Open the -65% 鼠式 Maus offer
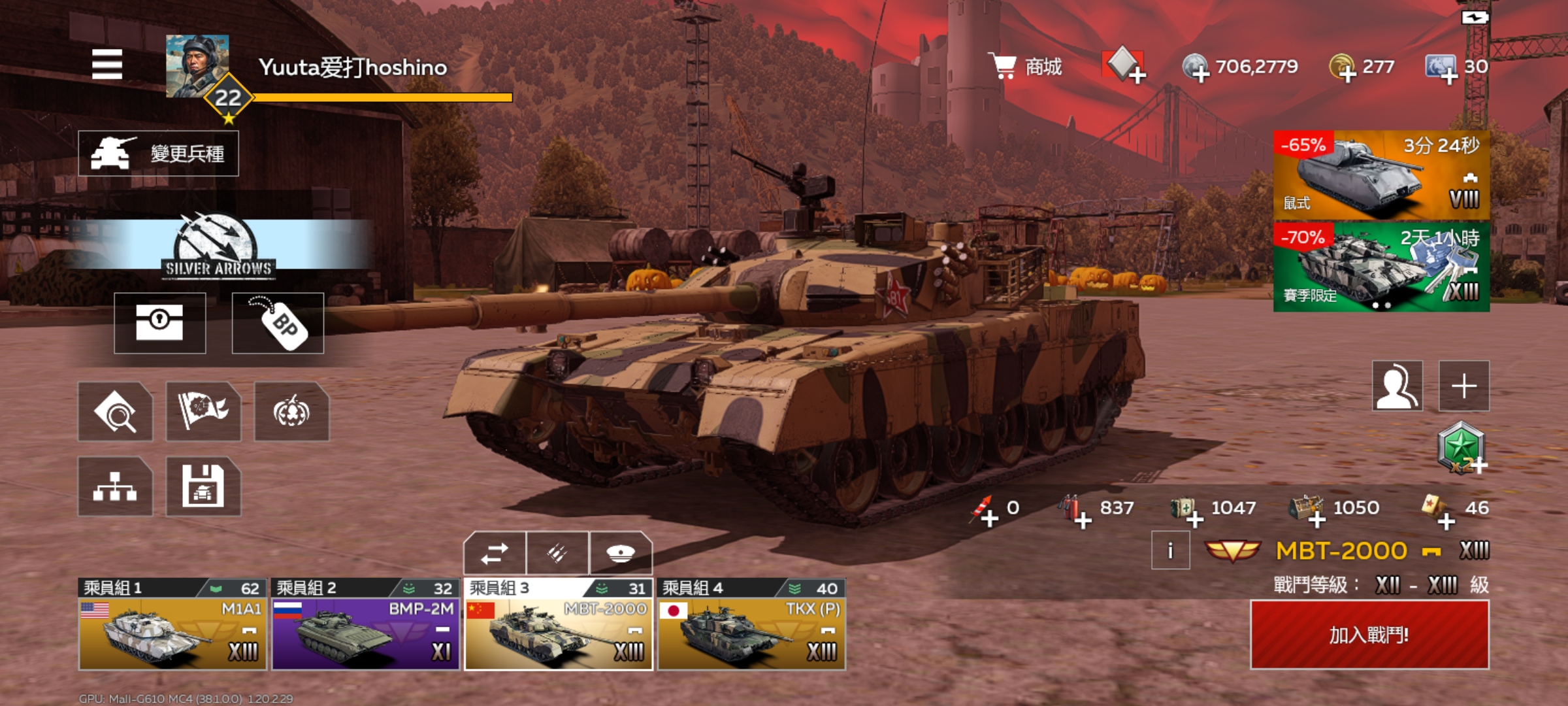Screen dimensions: 1568x706 [1381, 175]
